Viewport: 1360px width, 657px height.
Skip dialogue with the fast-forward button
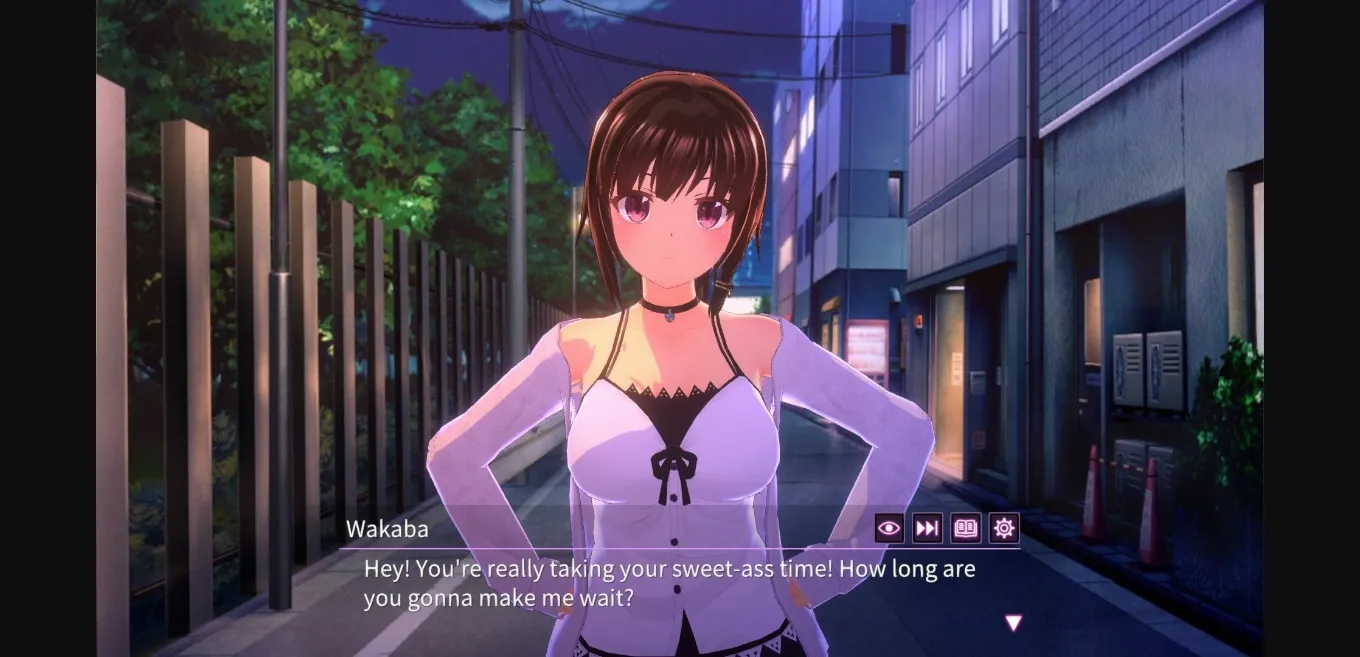tap(927, 528)
